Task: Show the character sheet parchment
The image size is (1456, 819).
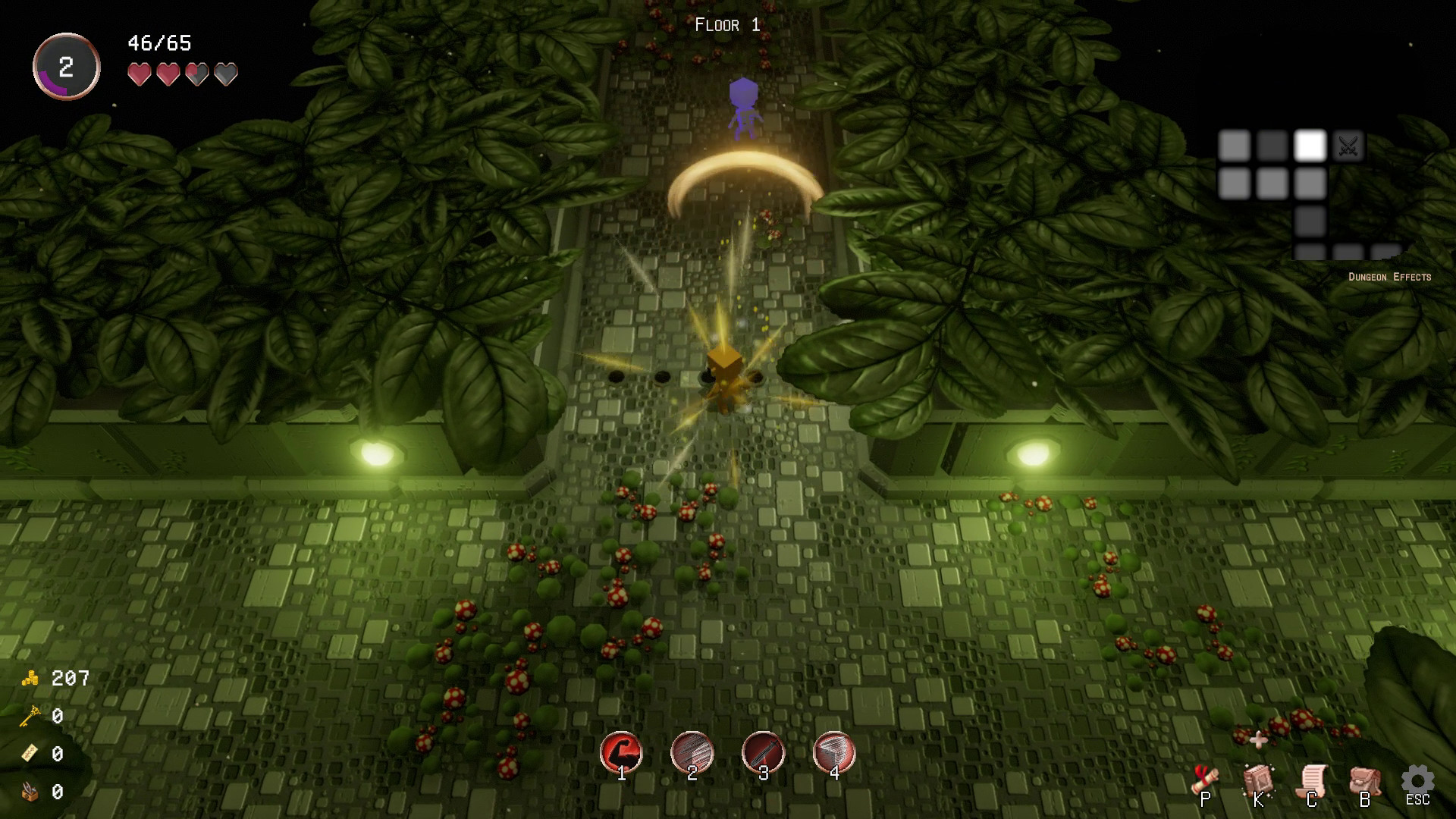Action: [1312, 783]
